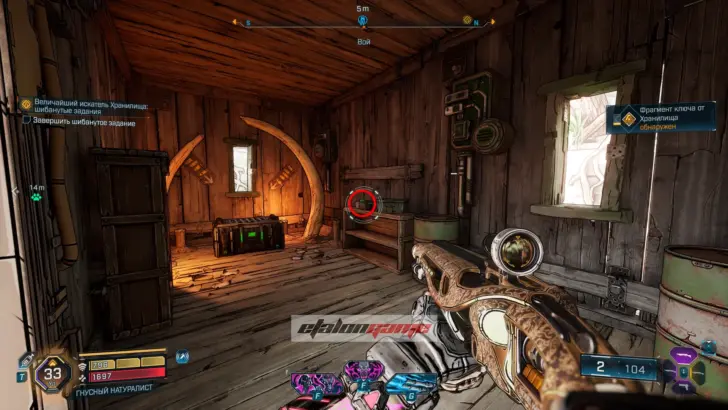Click the small blue icon beside shield bar
The width and height of the screenshot is (728, 410).
(x=181, y=356)
